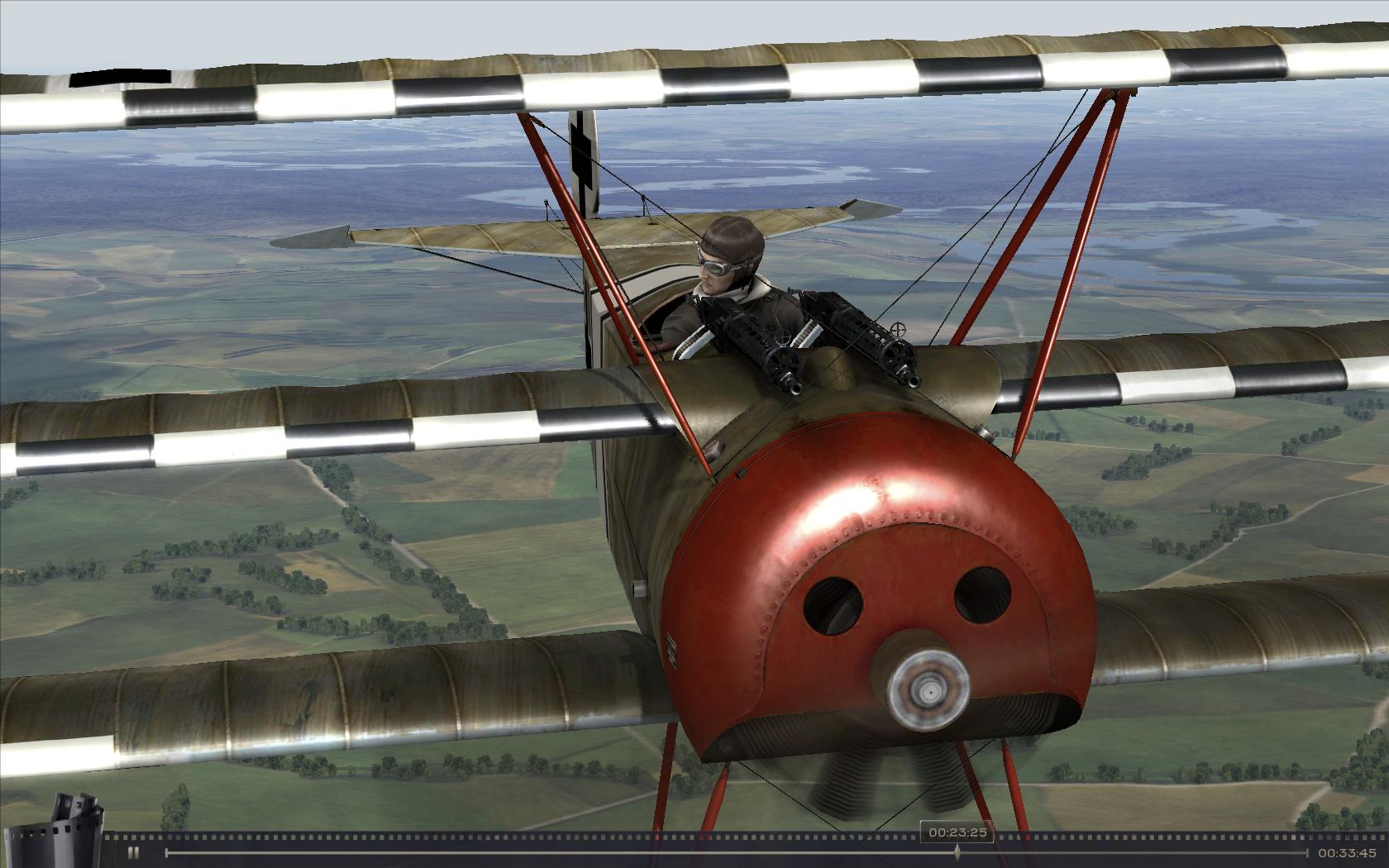This screenshot has width=1389, height=868.
Task: Click the replay timeline position marker
Action: tap(957, 852)
